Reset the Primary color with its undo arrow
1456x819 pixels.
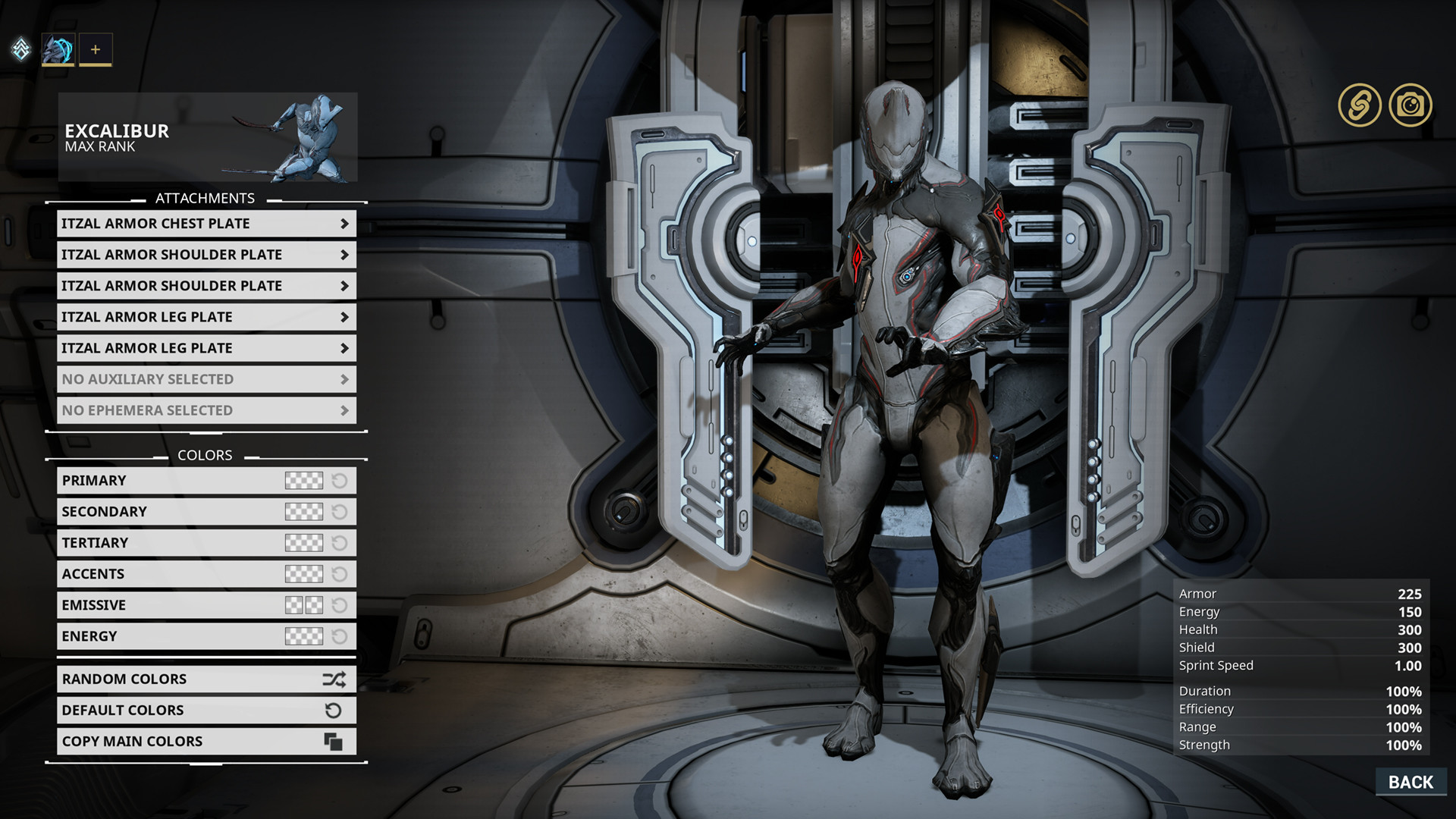340,481
